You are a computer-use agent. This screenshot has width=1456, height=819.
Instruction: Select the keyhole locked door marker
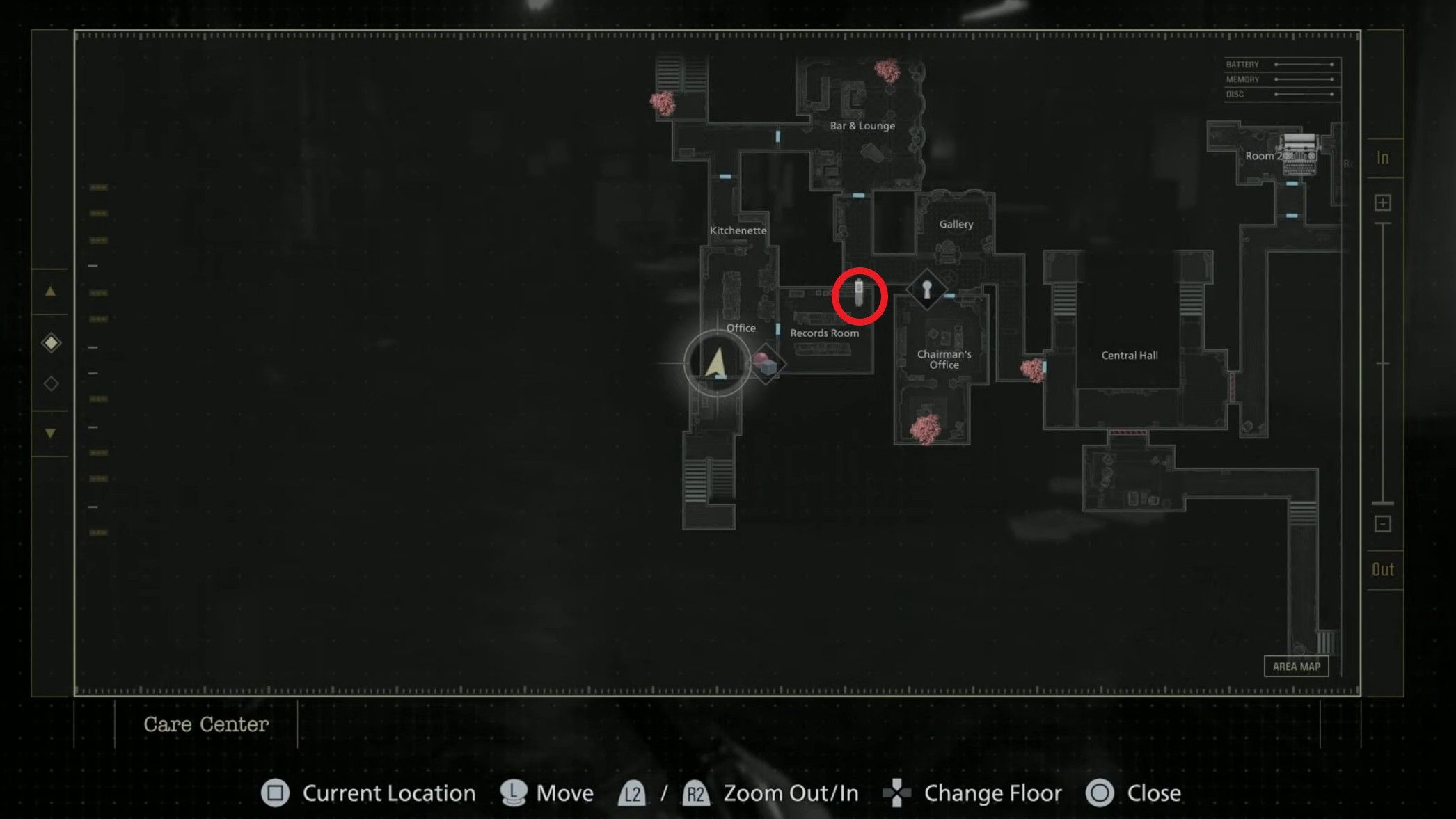pyautogui.click(x=926, y=289)
